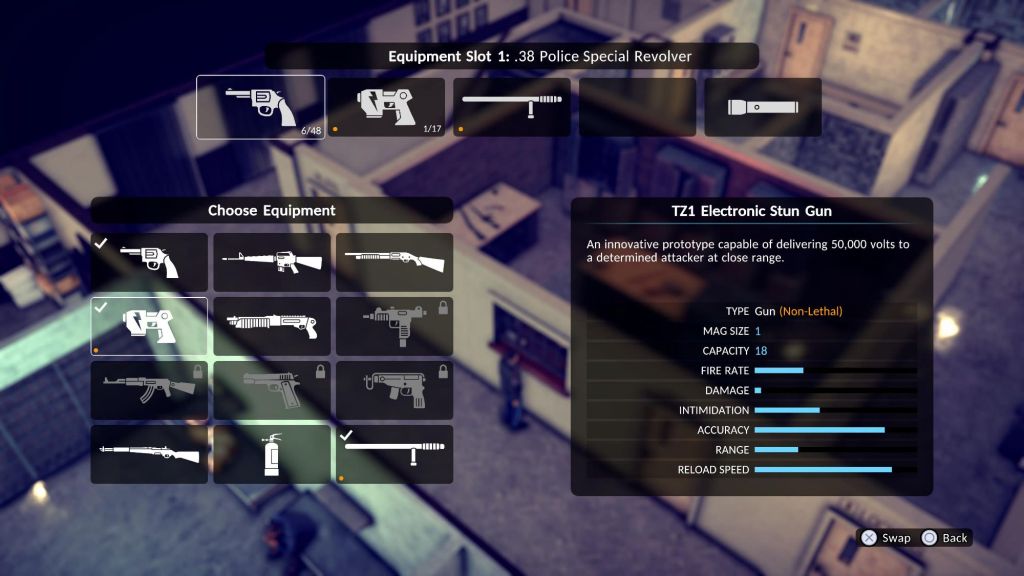Select the nightstick in the top equipment row
The height and width of the screenshot is (576, 1024).
pyautogui.click(x=513, y=107)
